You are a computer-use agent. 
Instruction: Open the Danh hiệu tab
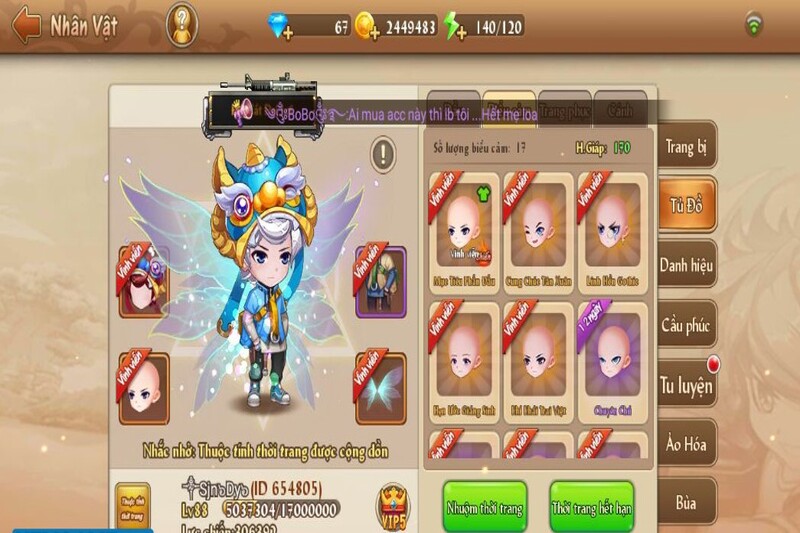(687, 265)
